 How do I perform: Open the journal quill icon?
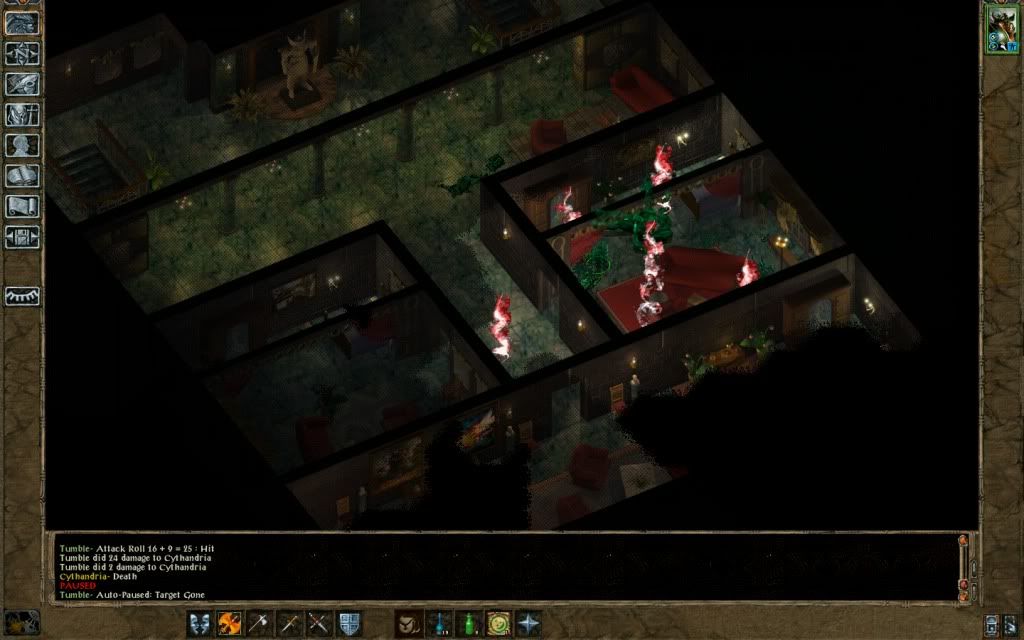(x=21, y=85)
